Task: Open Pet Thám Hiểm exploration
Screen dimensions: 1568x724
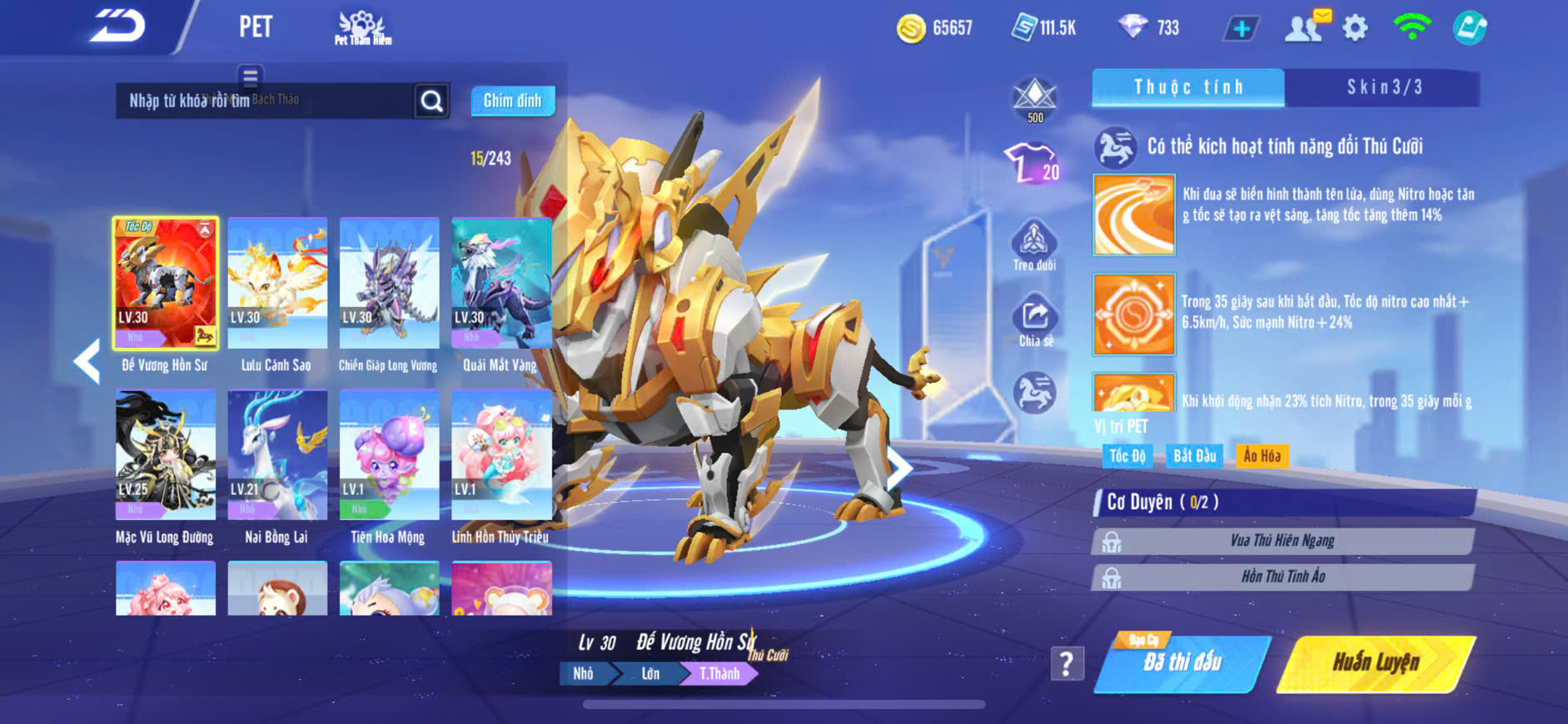Action: tap(362, 27)
